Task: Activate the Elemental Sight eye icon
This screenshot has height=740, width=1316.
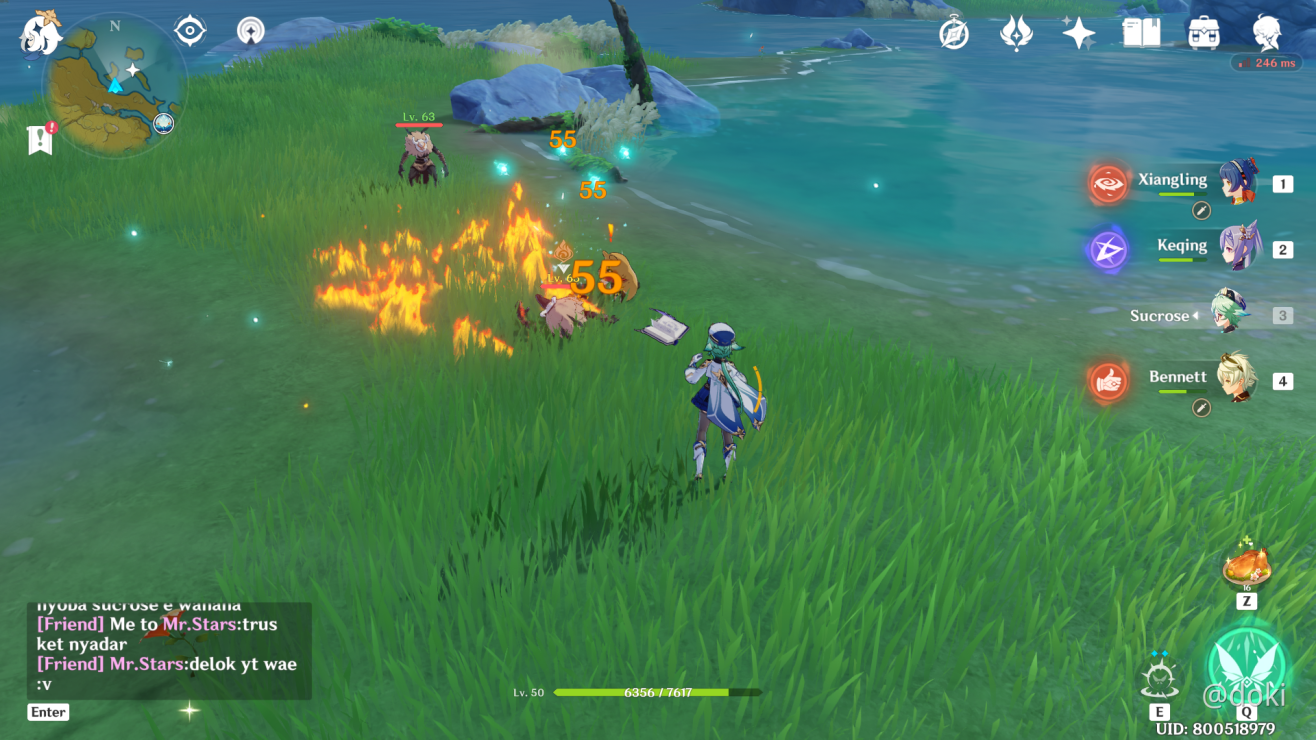Action: click(189, 30)
